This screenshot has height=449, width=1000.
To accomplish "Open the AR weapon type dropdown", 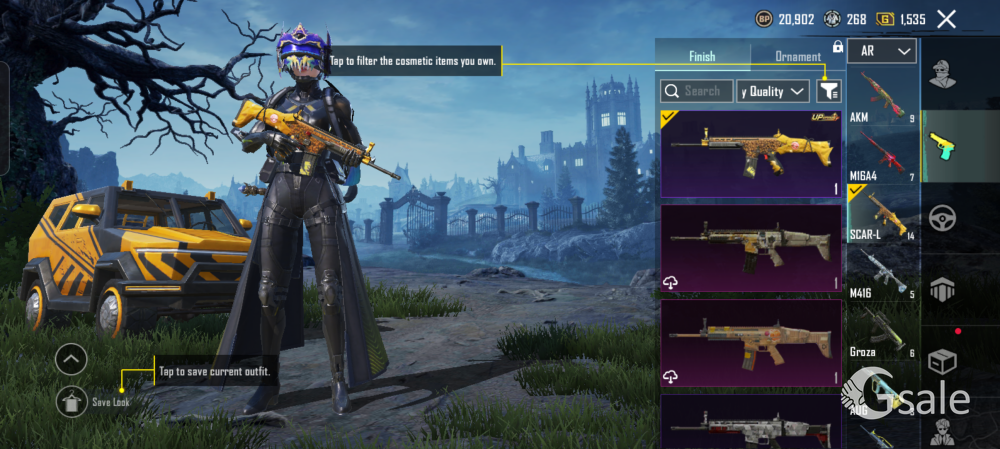I will (882, 50).
